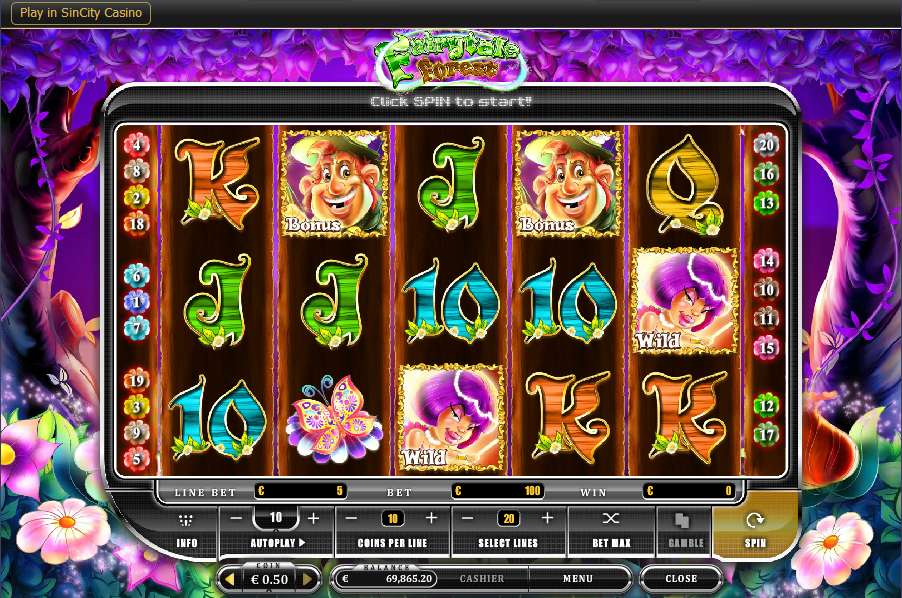Viewport: 902px width, 598px height.
Task: Activate Bet Max
Action: [611, 529]
